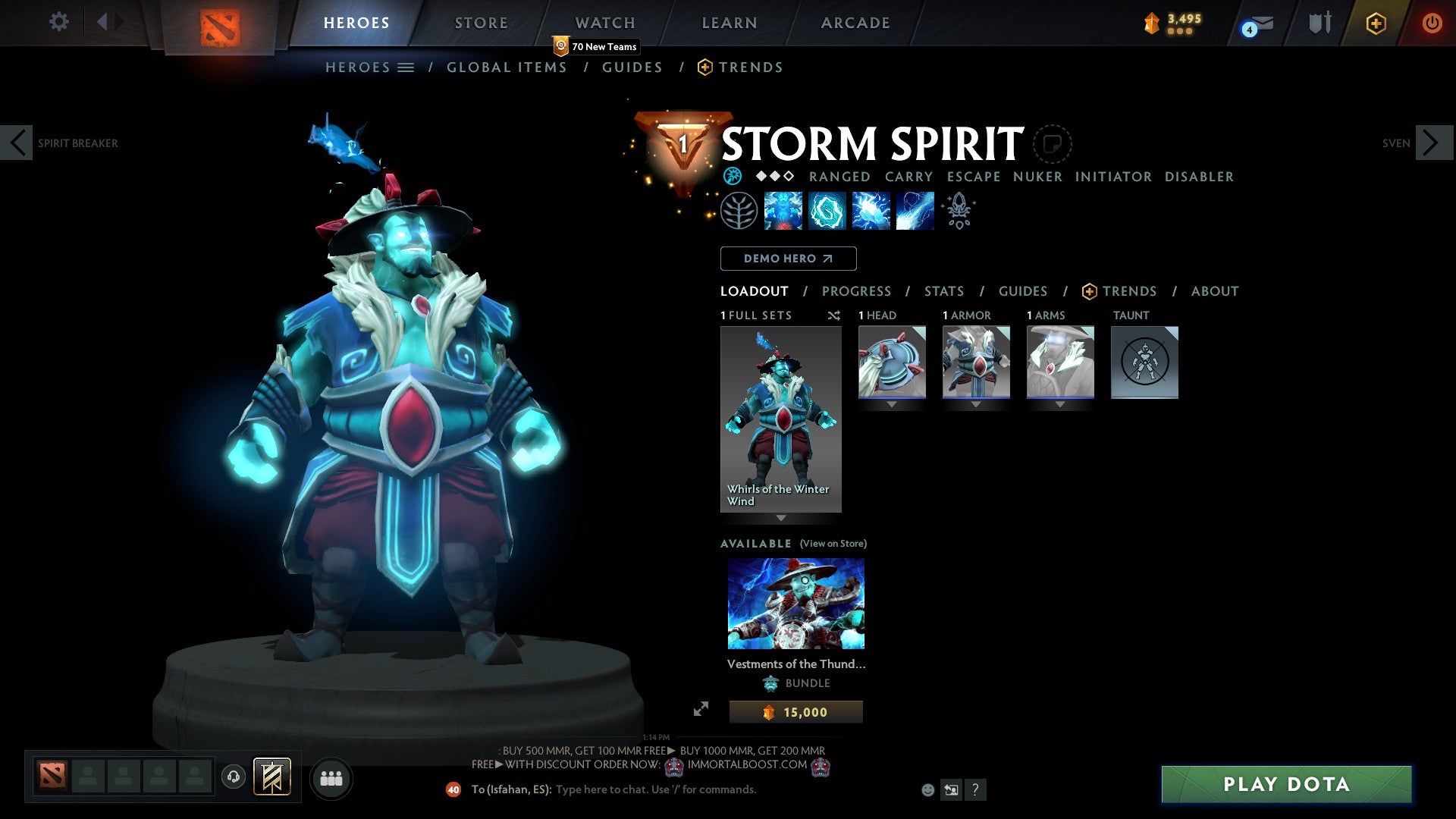Open the hamburger menu next to HEROES

pos(406,67)
